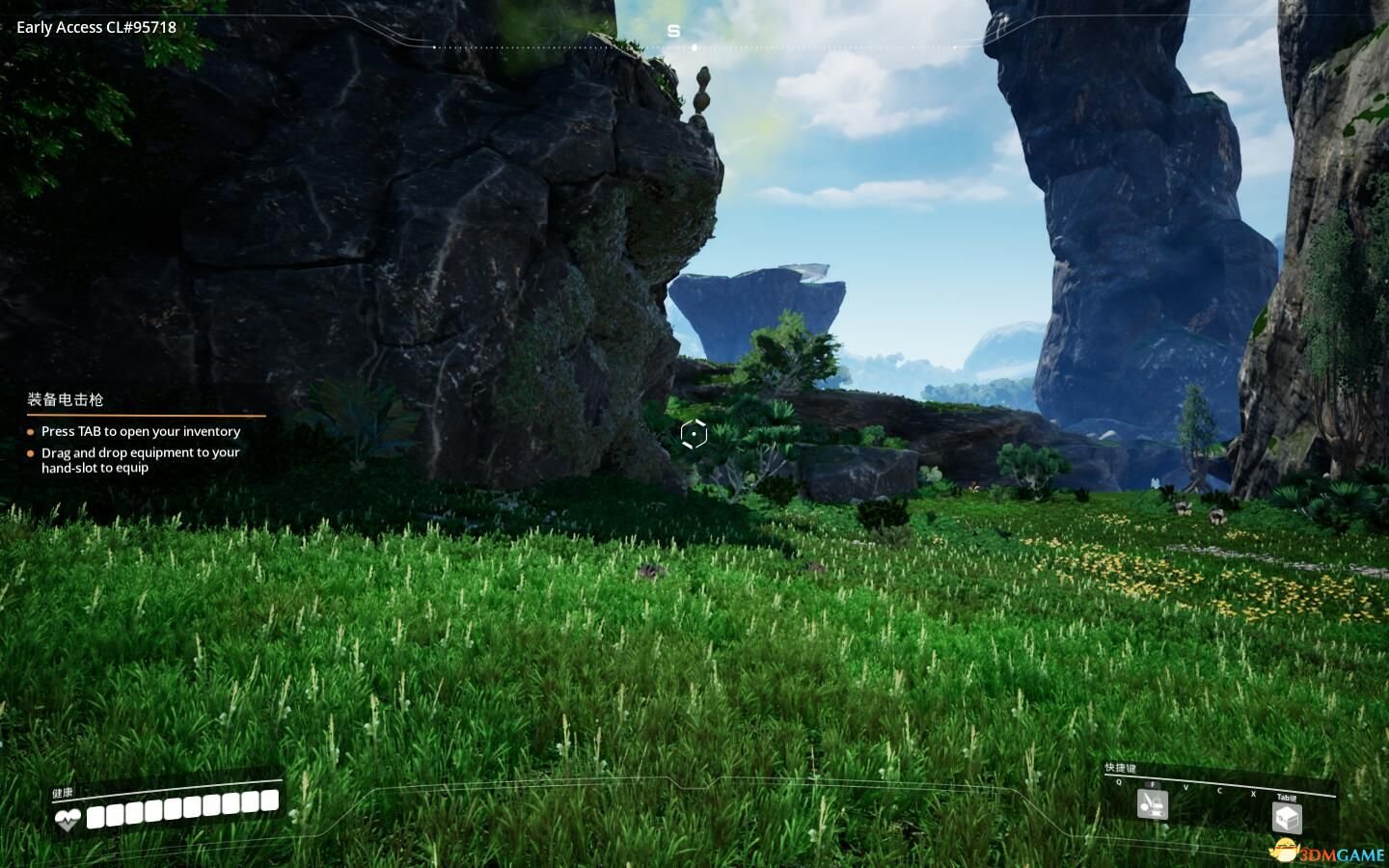
Task: Toggle the bullet beside the drag and drop tip
Action: (30, 452)
